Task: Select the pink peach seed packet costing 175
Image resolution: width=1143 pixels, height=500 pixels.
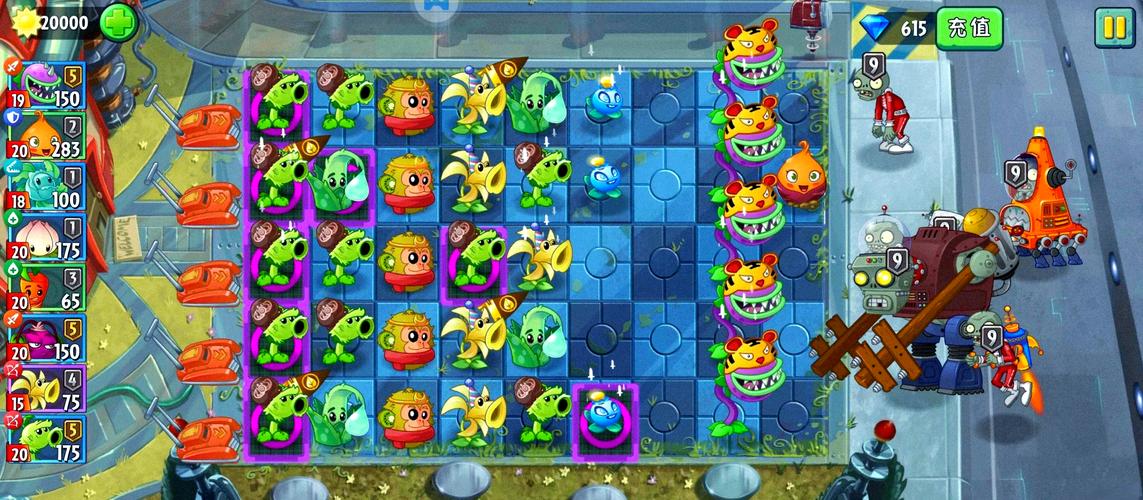Action: (47, 238)
